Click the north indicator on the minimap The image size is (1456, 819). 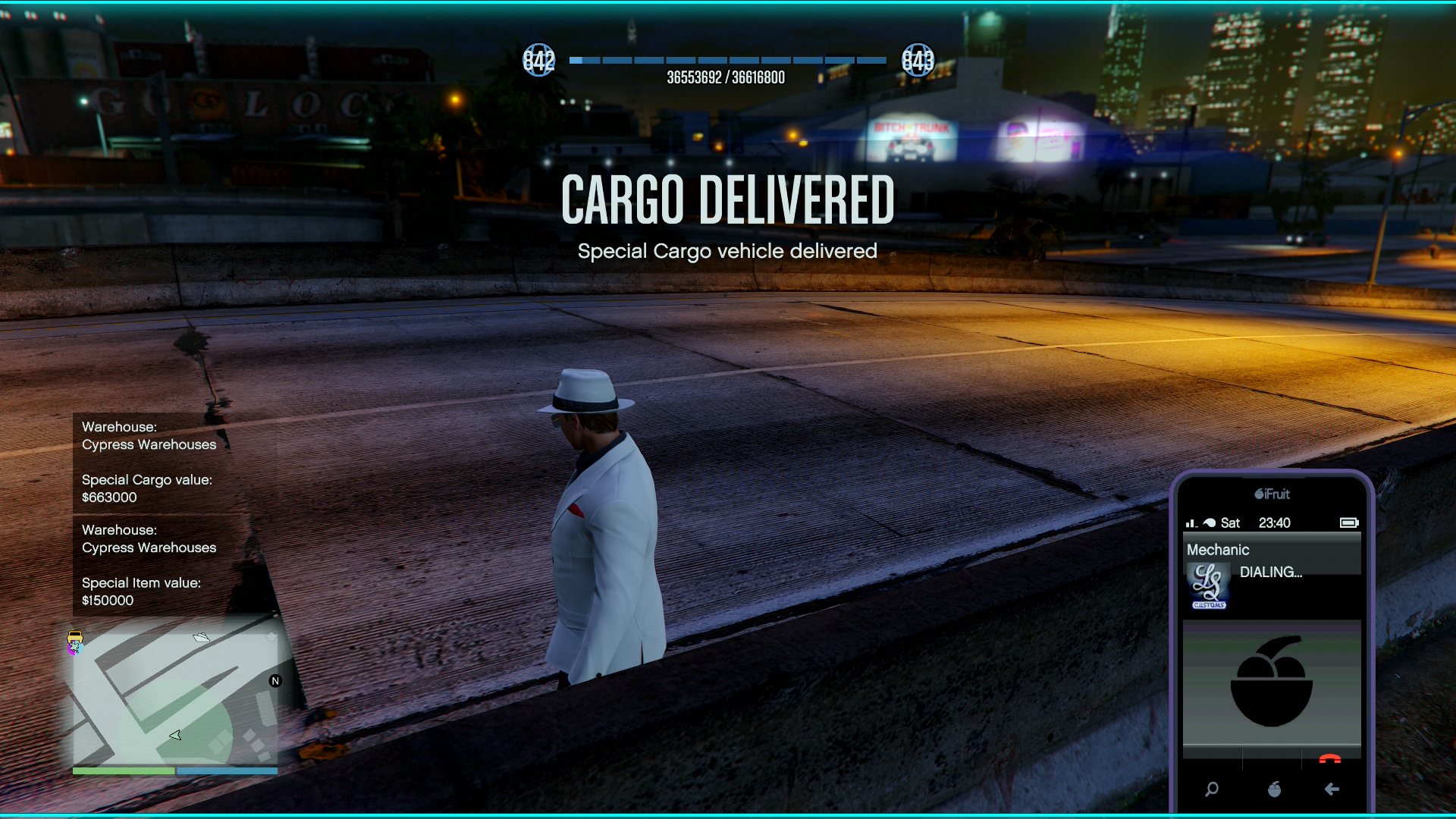coord(275,681)
